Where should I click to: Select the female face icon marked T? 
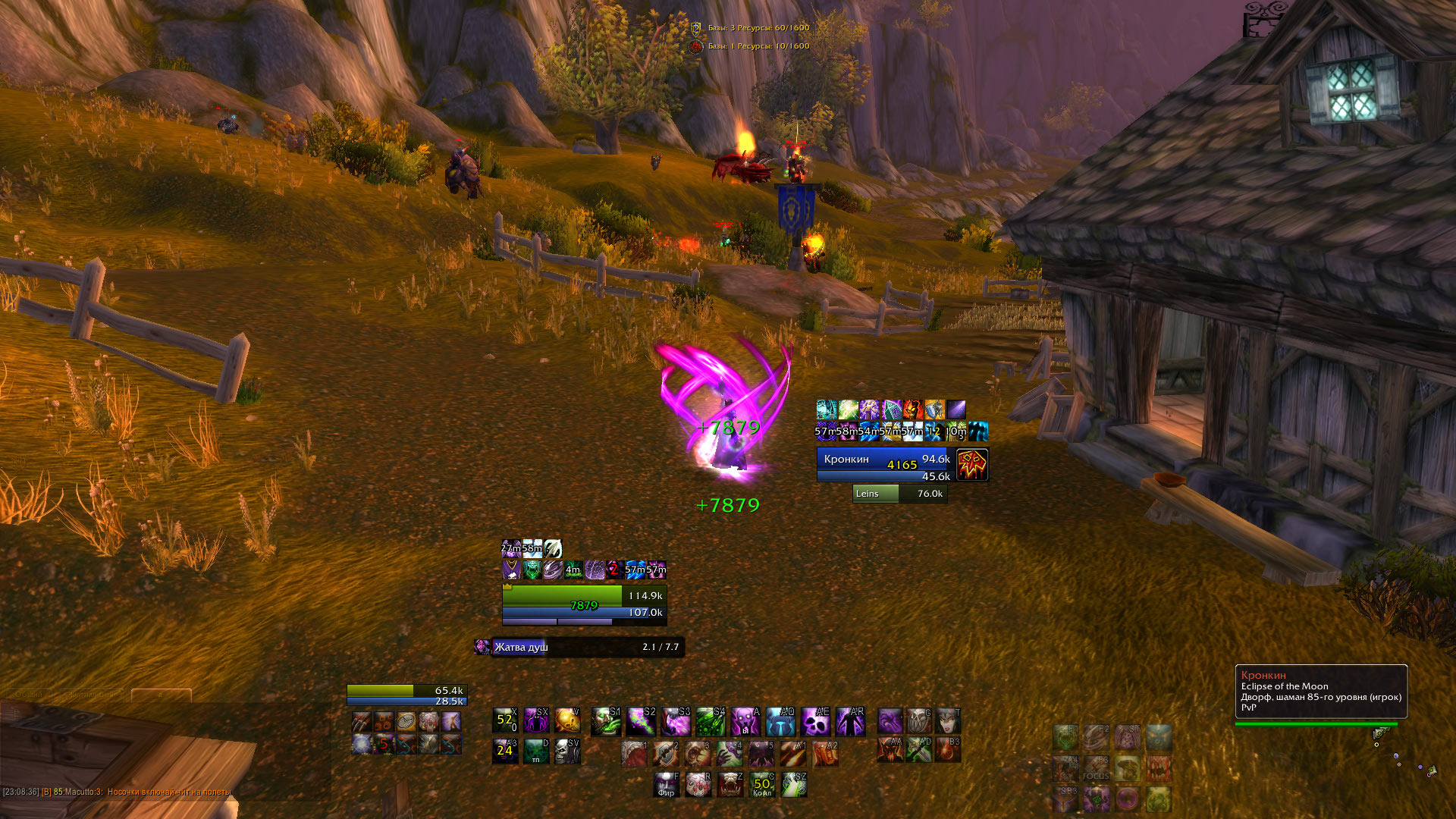pyautogui.click(x=948, y=720)
